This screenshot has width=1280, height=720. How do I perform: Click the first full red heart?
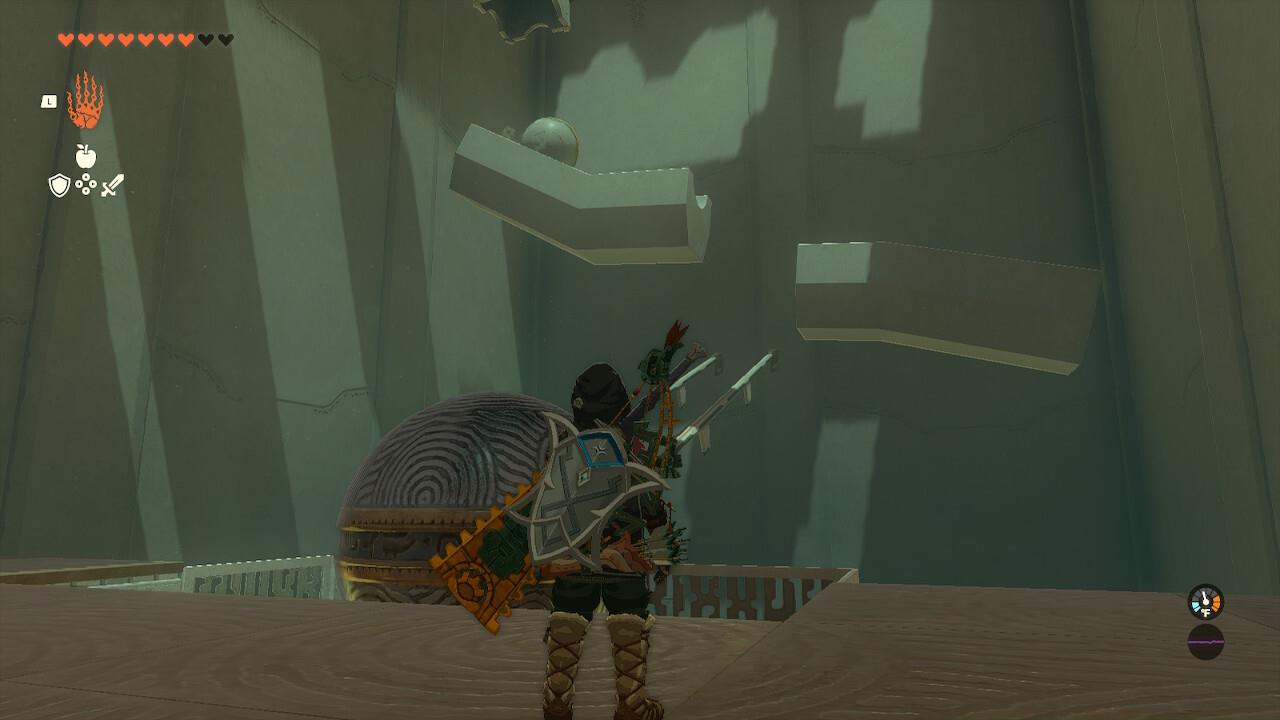point(66,39)
